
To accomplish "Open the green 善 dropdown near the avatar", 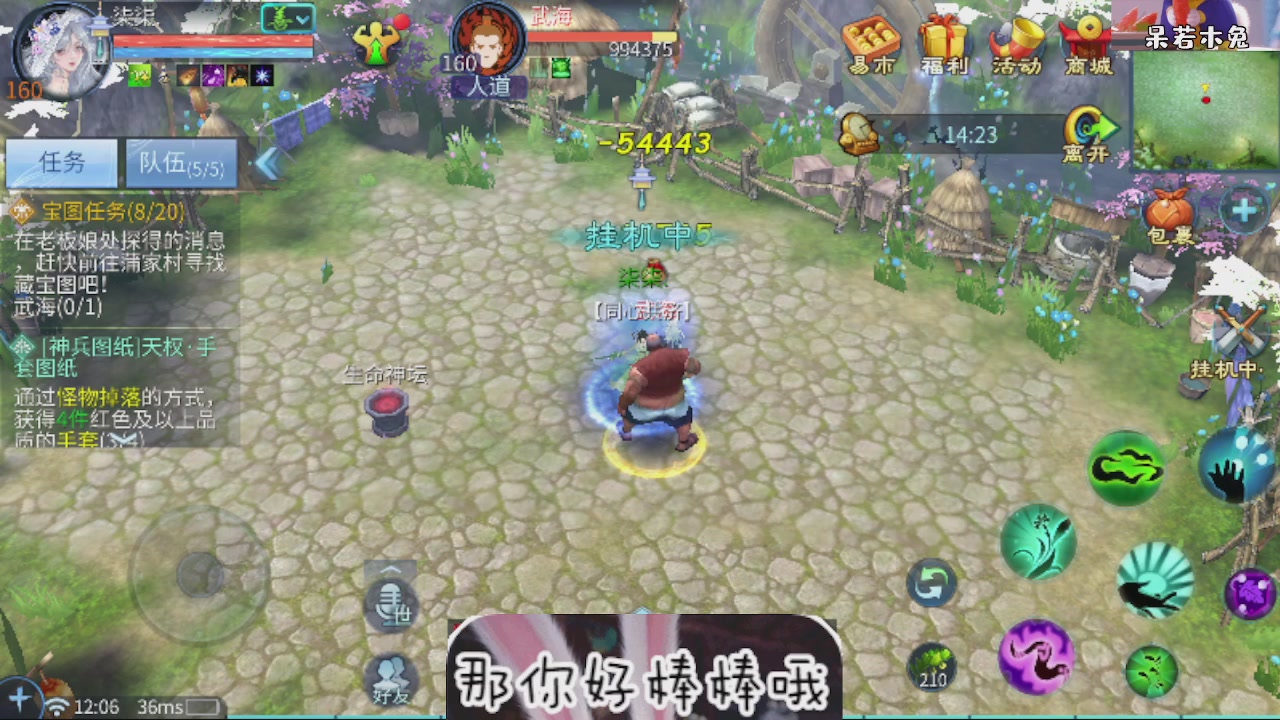I will click(286, 17).
